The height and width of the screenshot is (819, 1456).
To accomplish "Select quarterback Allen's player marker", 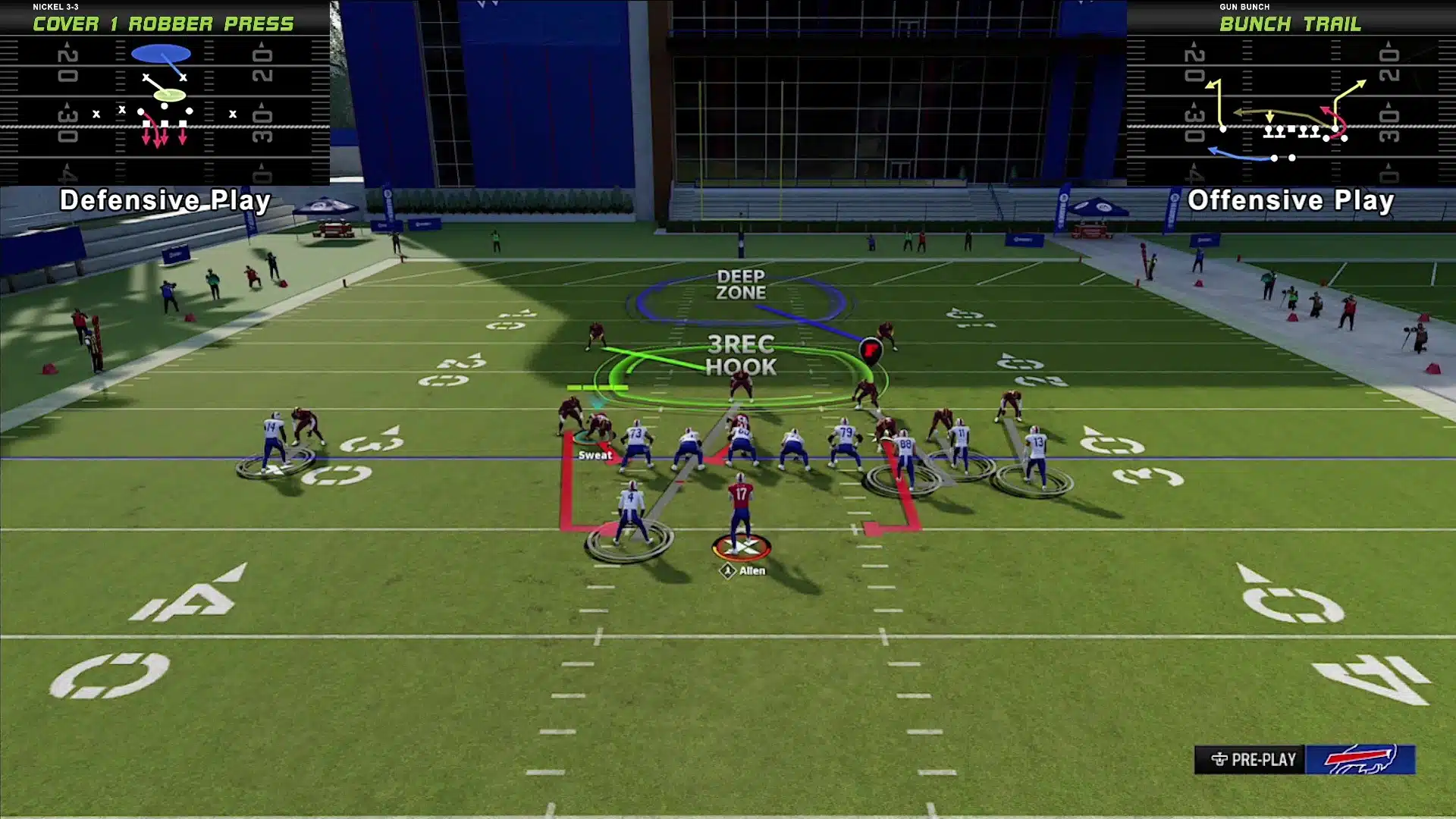I will (x=742, y=547).
